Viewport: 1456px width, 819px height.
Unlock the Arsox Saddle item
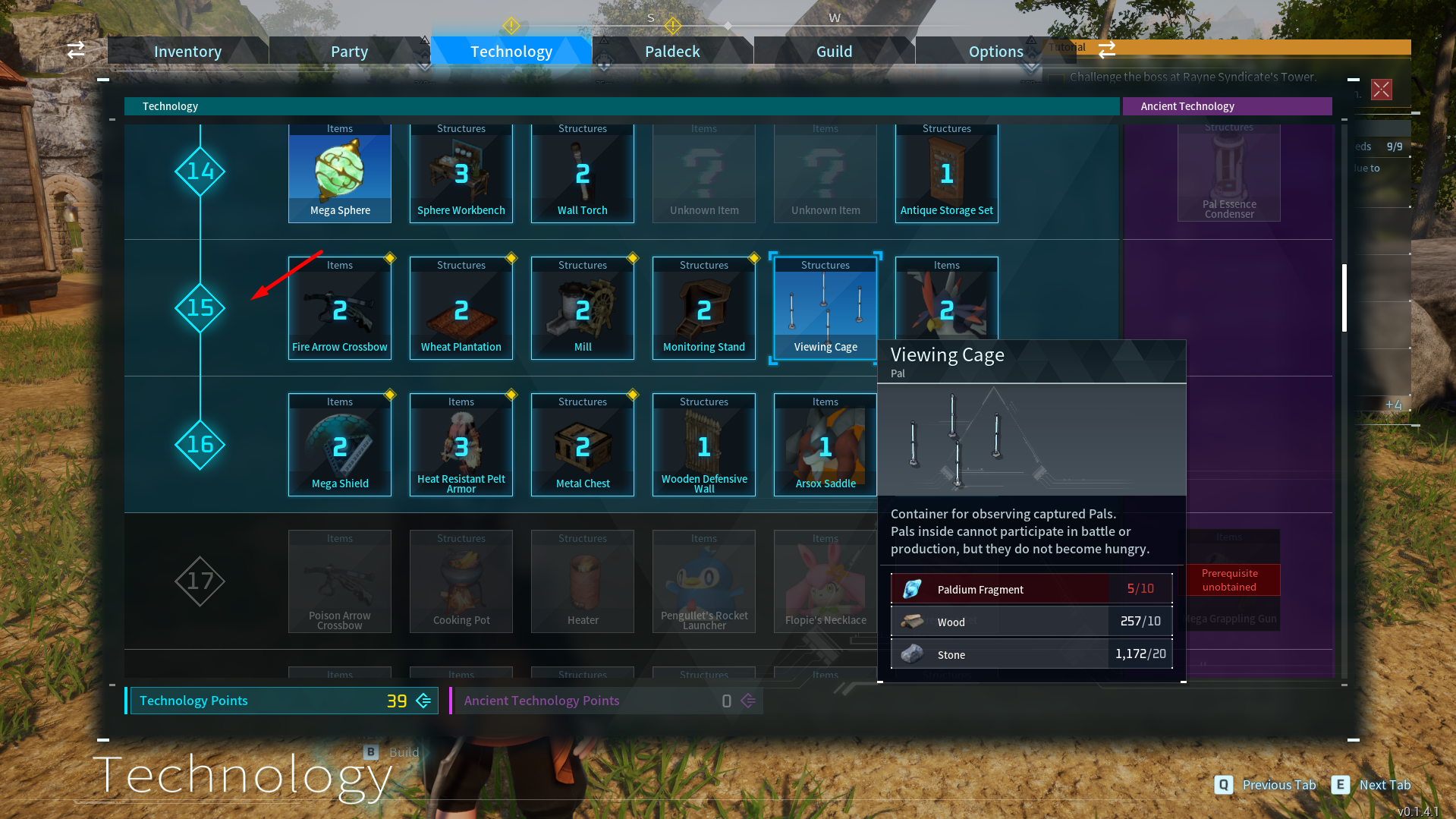tap(825, 445)
